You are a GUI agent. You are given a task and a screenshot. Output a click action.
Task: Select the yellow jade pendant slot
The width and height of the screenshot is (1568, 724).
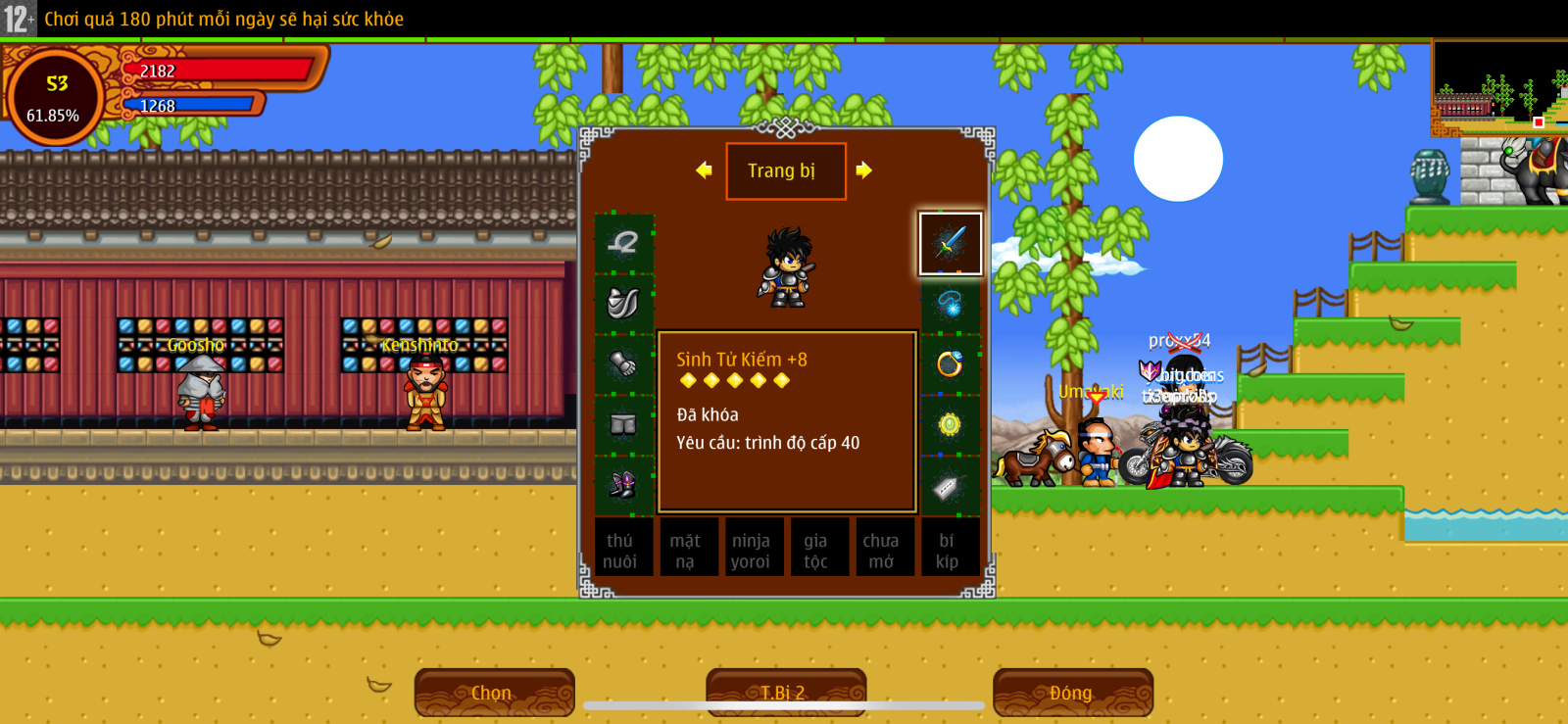pyautogui.click(x=950, y=425)
